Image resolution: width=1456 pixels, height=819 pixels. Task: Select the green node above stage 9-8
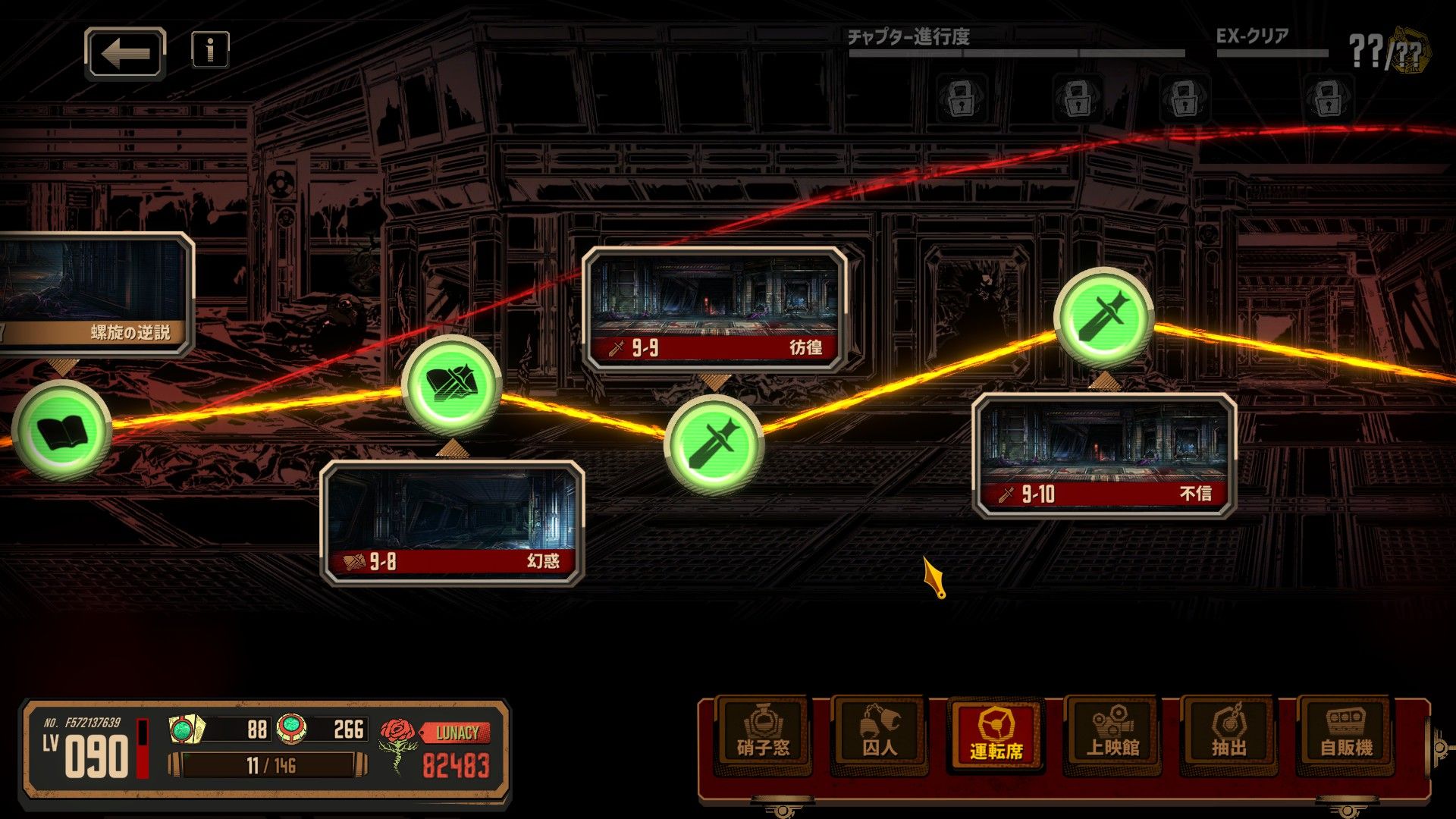tap(451, 385)
